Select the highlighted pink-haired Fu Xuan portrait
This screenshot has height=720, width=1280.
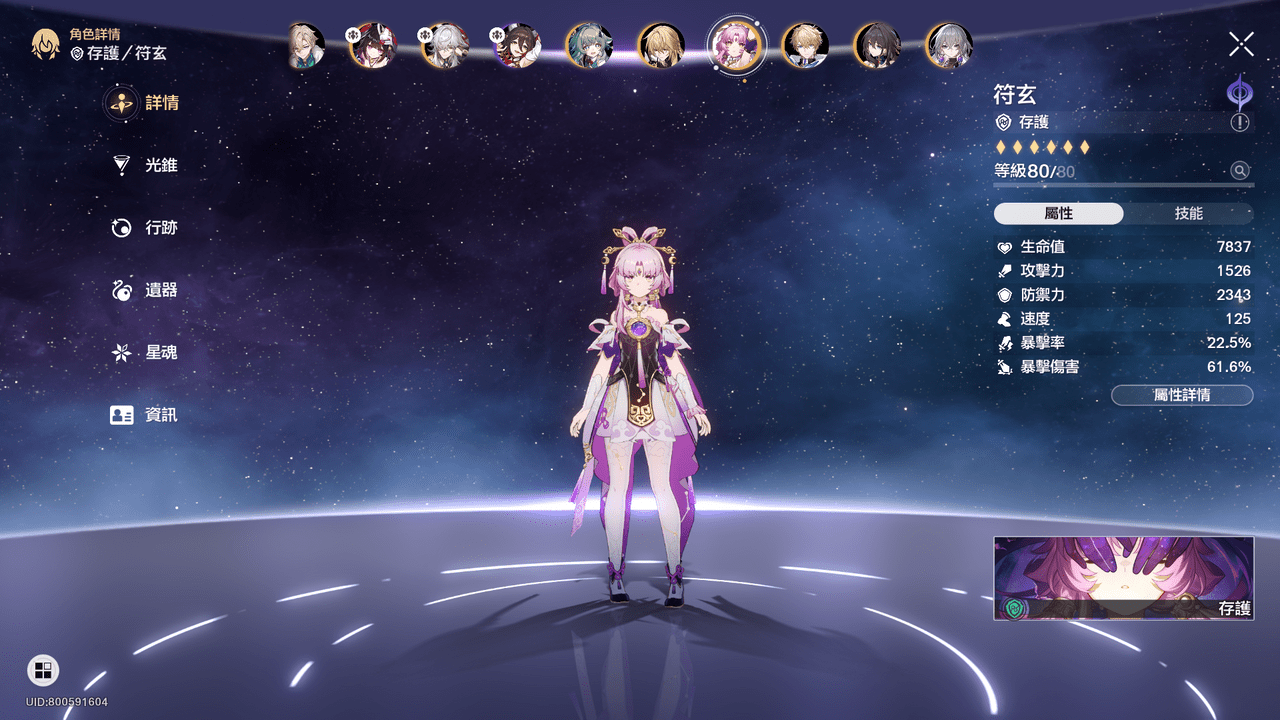(735, 45)
